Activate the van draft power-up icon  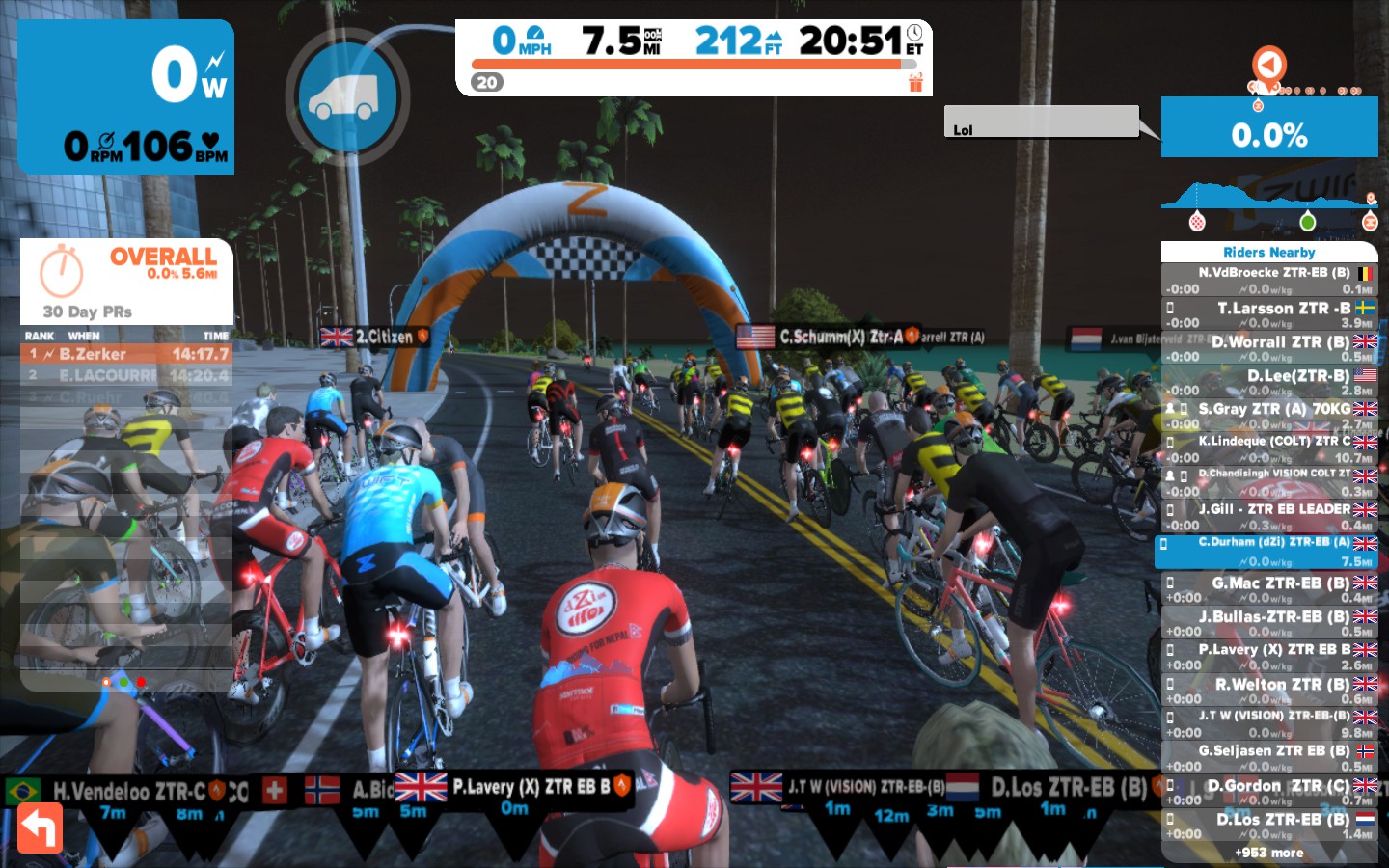point(347,97)
